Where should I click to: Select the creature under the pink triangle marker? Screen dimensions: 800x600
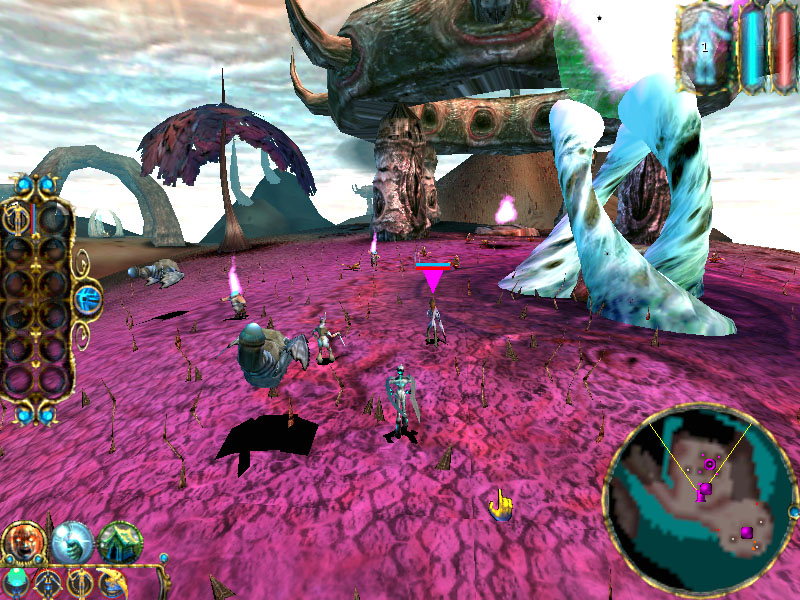[433, 322]
